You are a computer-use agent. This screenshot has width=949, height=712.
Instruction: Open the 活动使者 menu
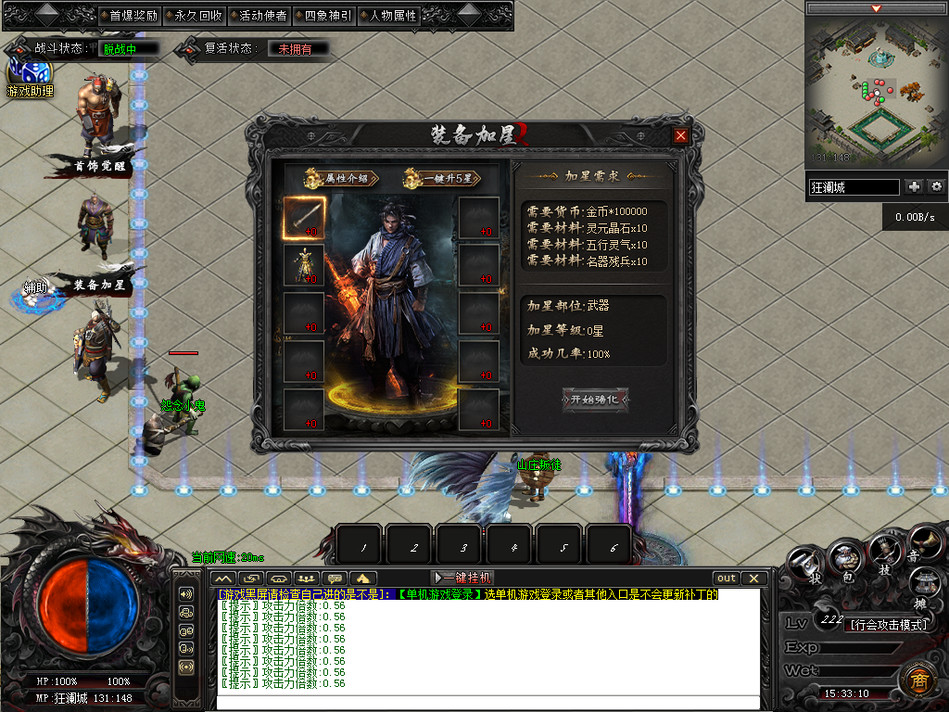(257, 16)
